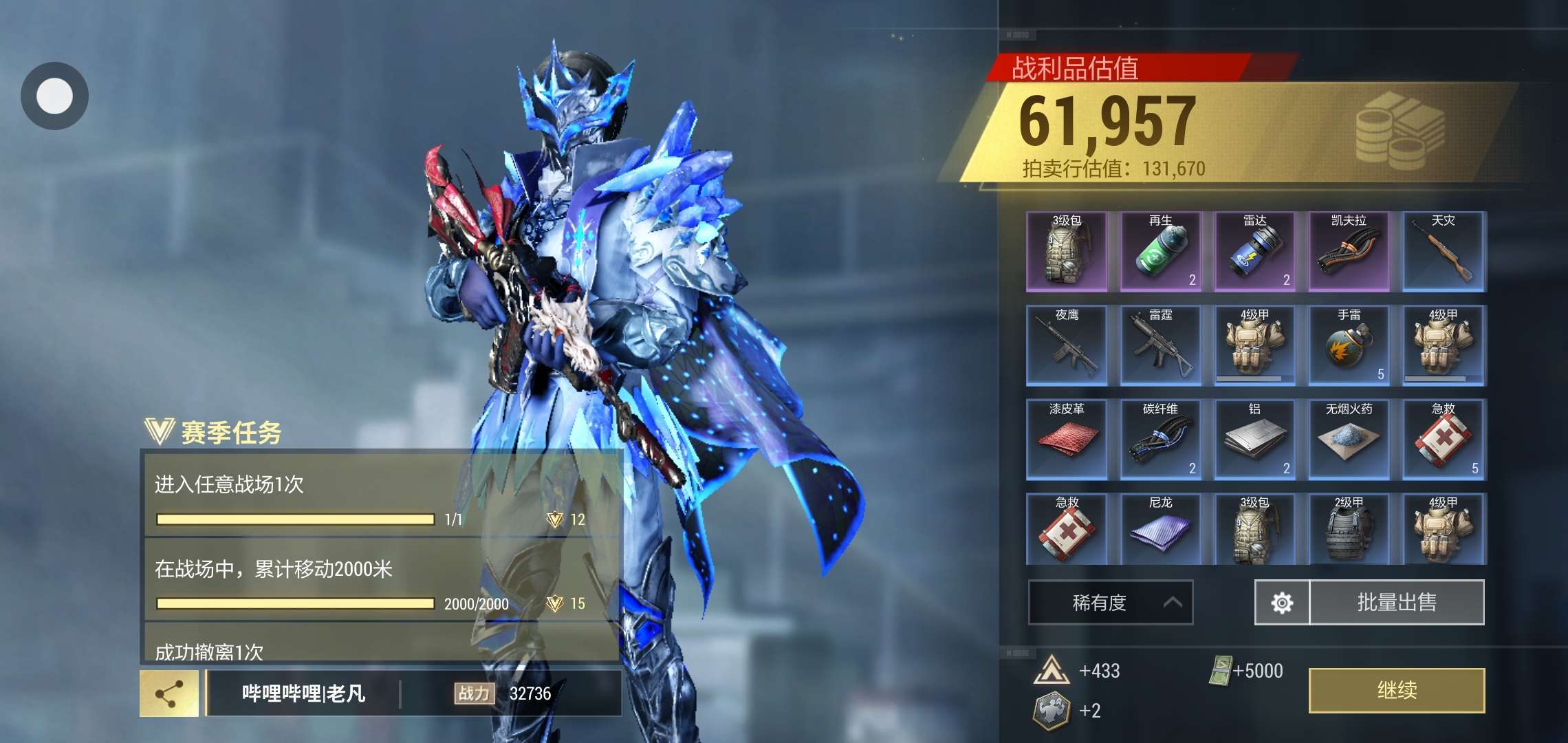This screenshot has height=743, width=1568.
Task: Select the 漆皮革 red leather item
Action: click(1067, 440)
